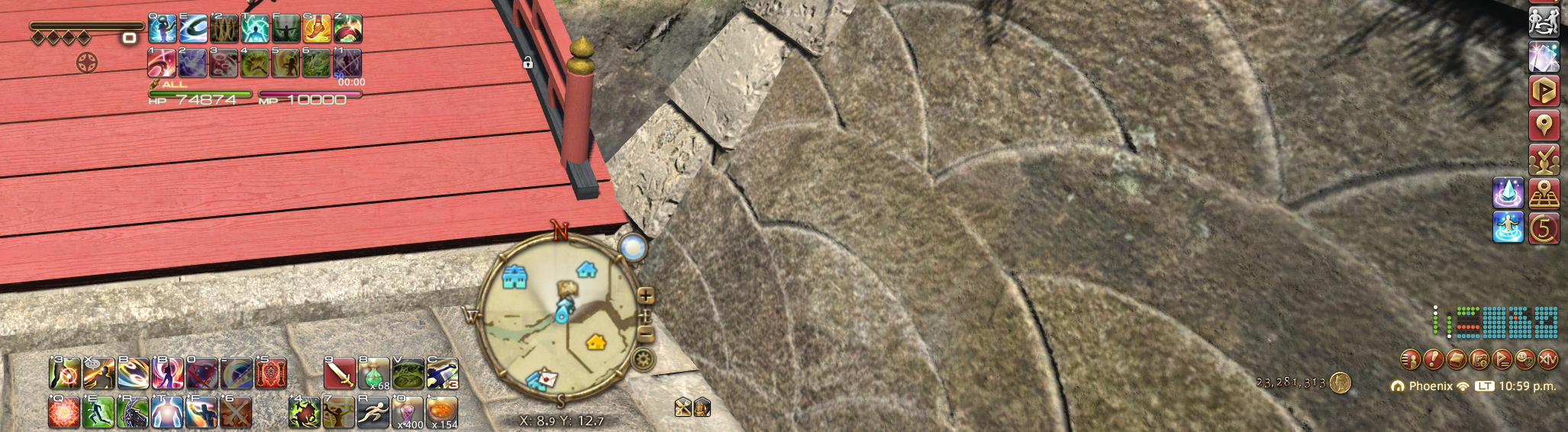Viewport: 1568px width, 432px height.
Task: Toggle Sprint on the running figure icon
Action: coord(373,413)
